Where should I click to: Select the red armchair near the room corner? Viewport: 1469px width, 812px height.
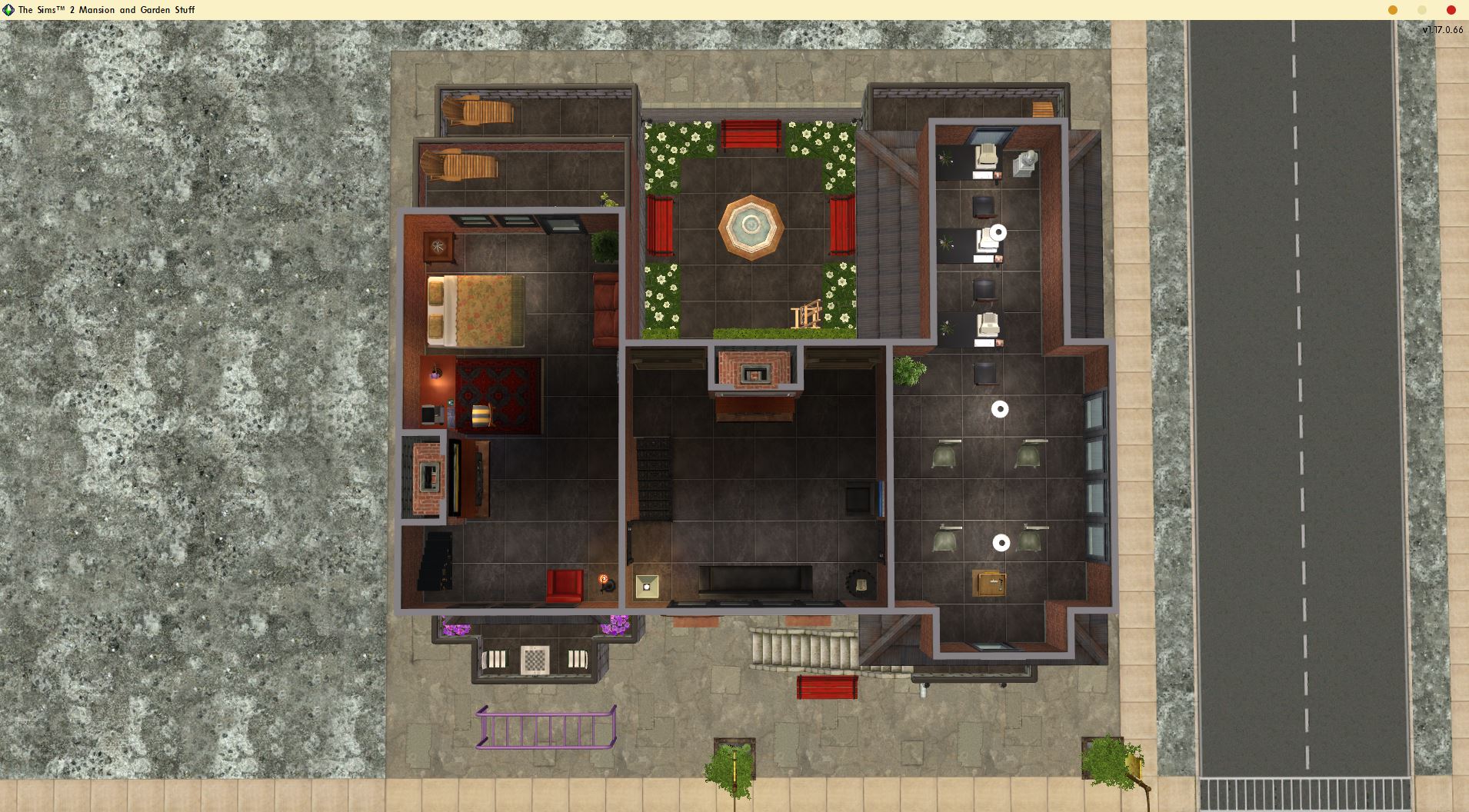click(x=562, y=584)
